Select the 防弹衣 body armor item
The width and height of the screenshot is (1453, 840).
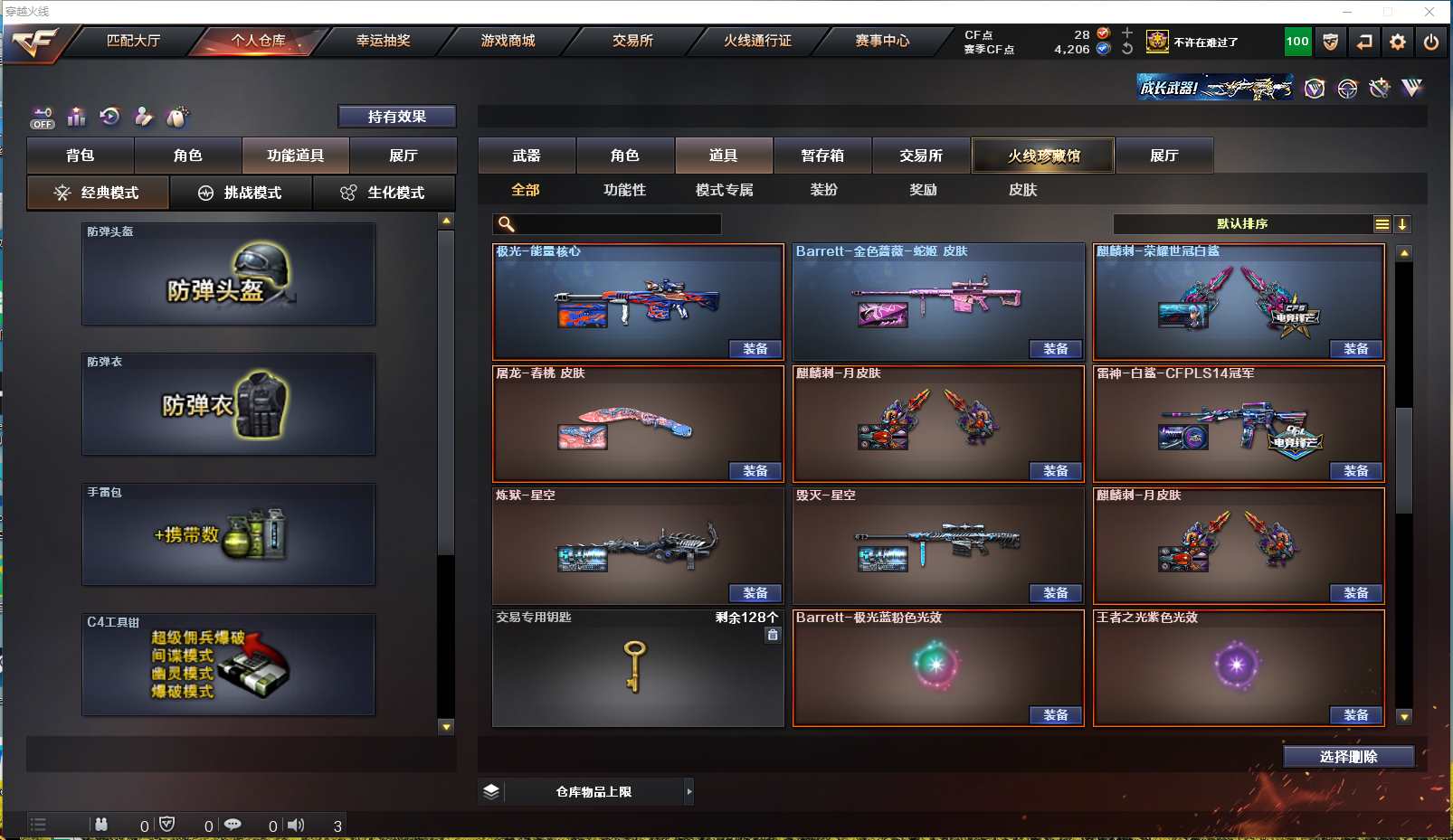tap(228, 405)
